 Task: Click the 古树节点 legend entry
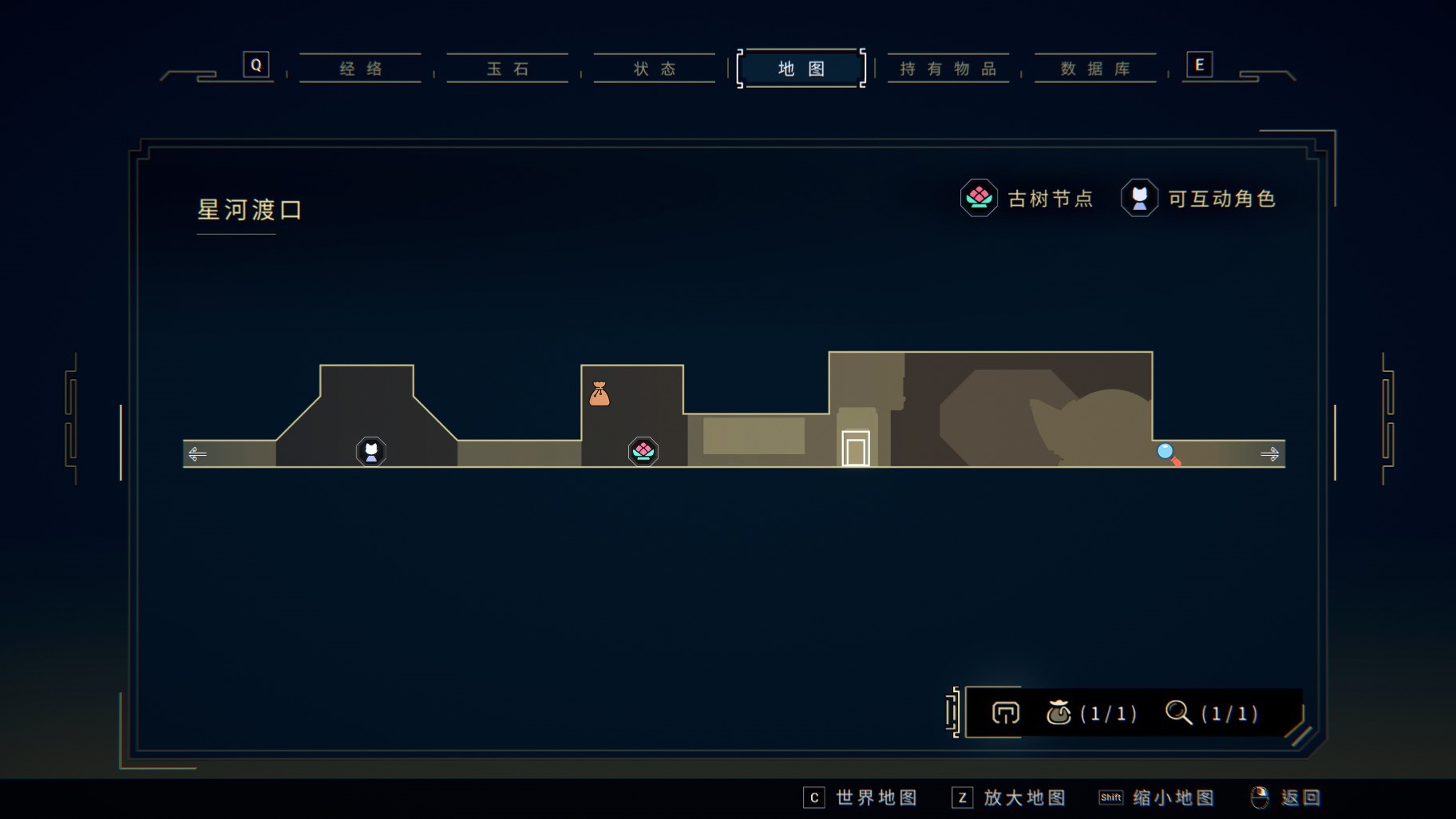(1027, 198)
